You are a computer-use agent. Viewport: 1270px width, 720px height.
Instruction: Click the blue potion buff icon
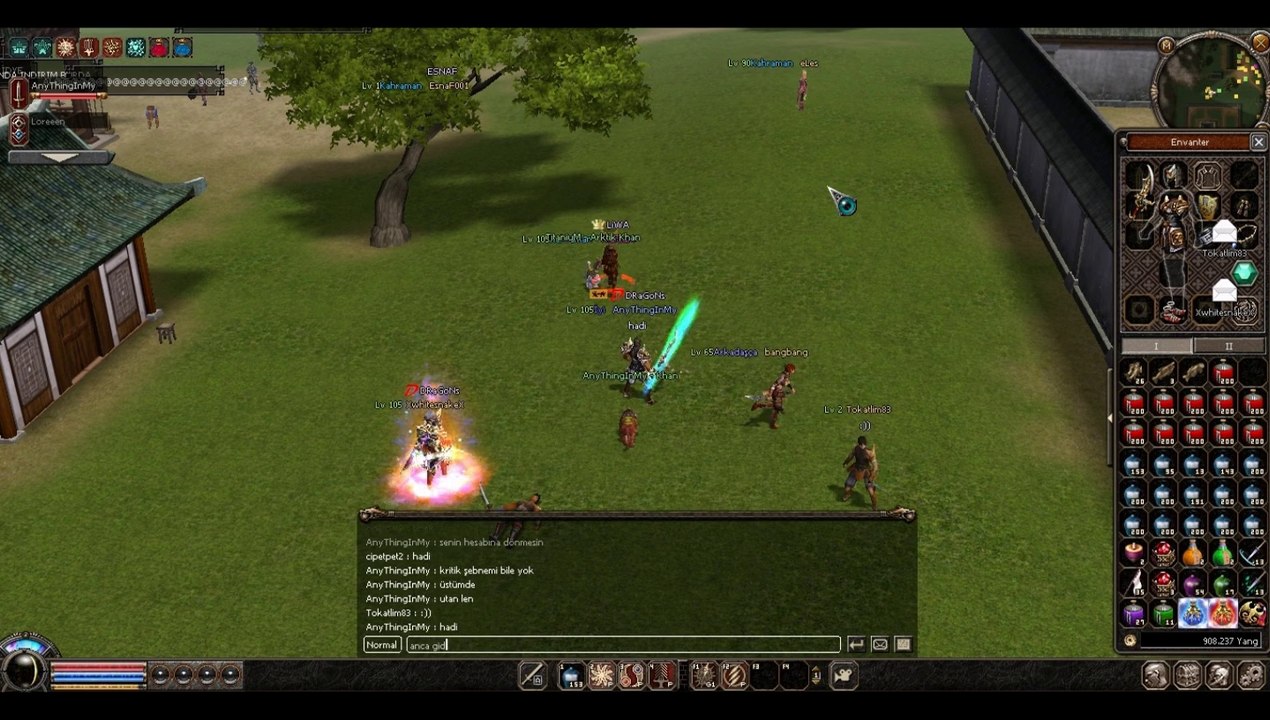pos(183,47)
